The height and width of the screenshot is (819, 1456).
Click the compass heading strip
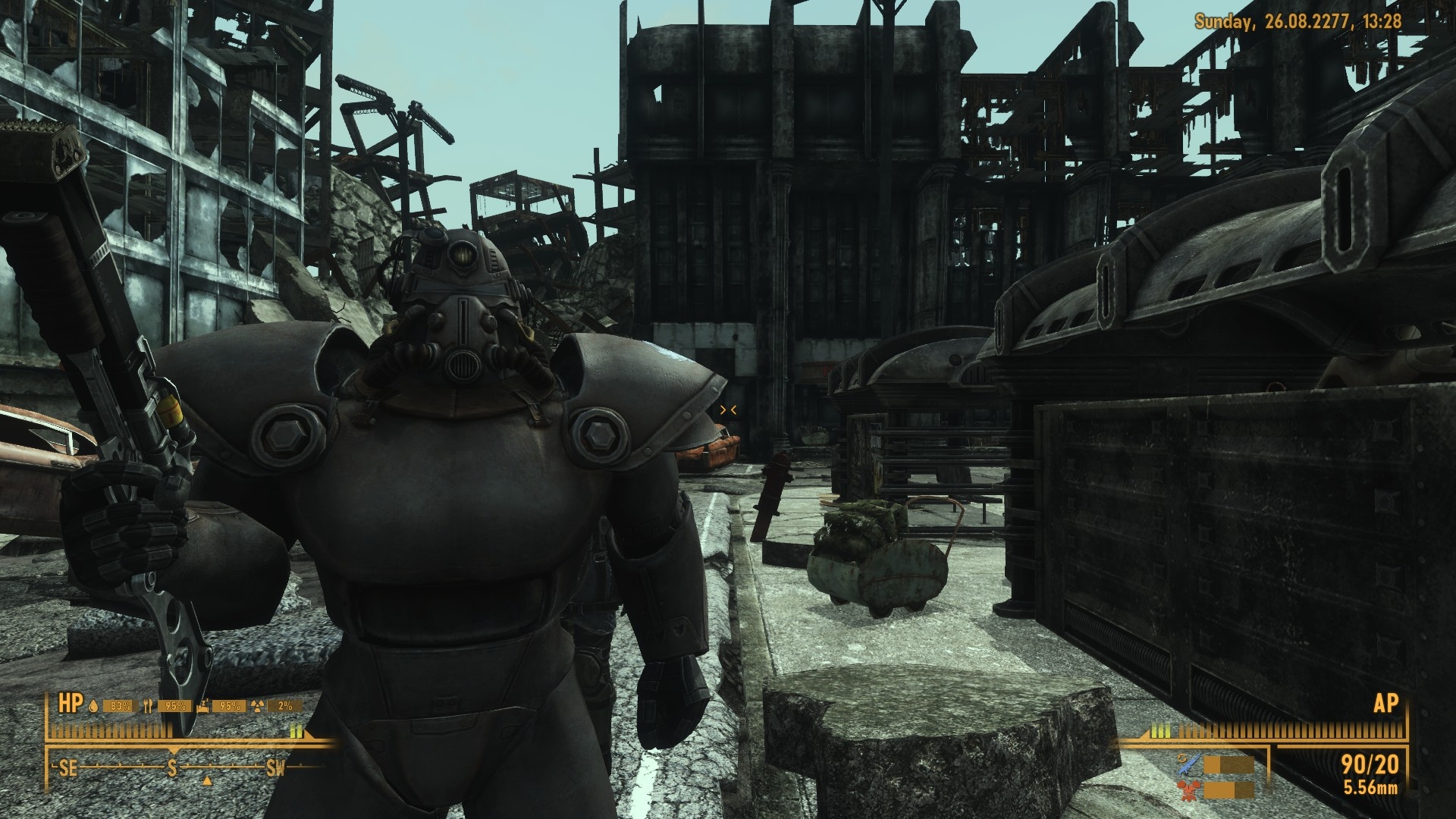(x=173, y=768)
